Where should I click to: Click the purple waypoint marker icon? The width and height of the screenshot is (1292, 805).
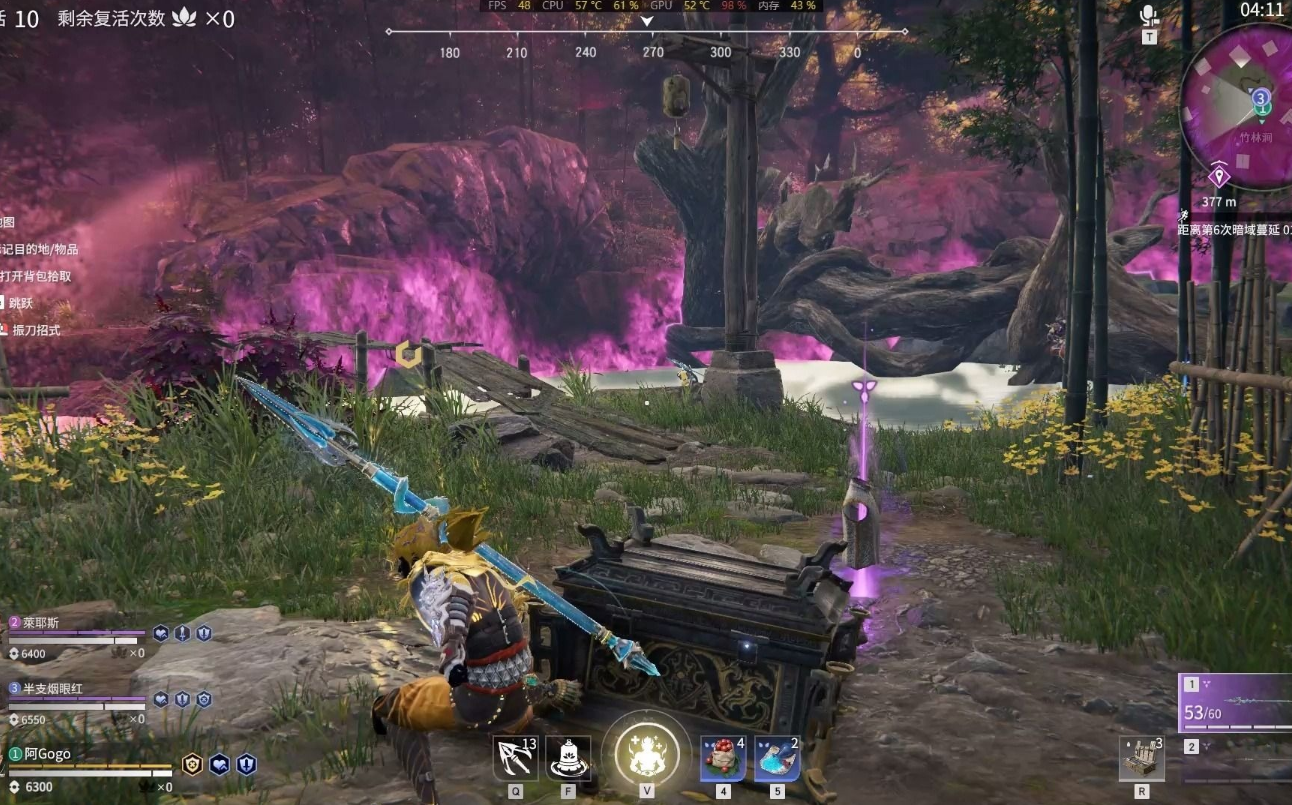pos(1218,178)
